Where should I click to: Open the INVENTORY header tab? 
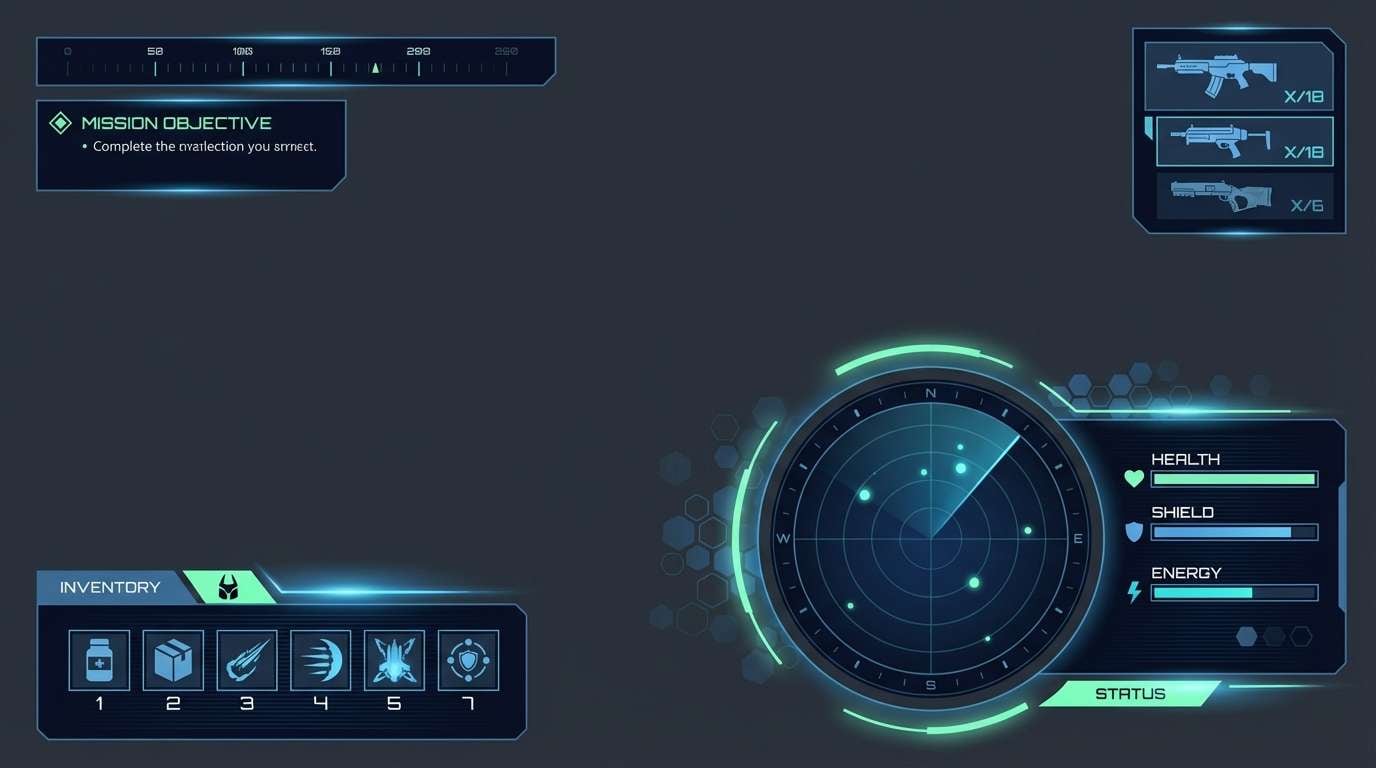point(110,587)
